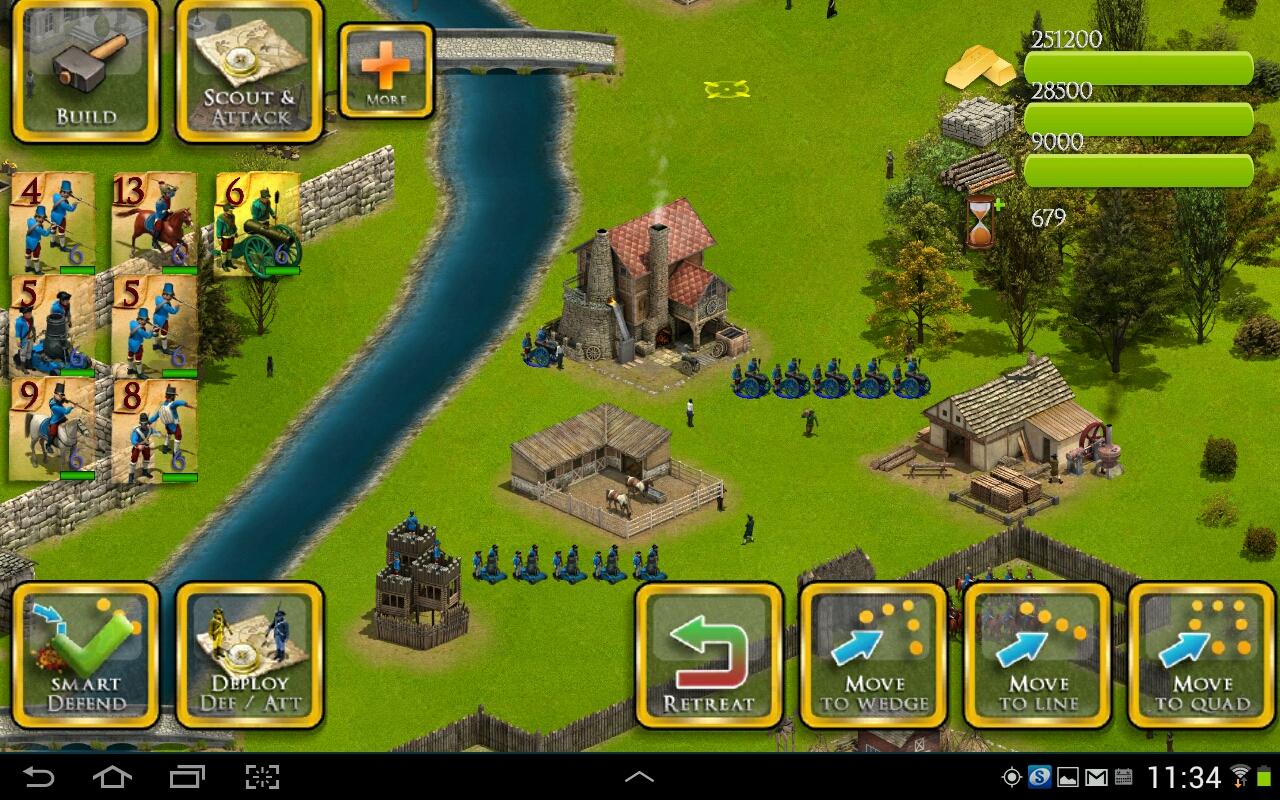
Task: Select the white-horse rider card numbered 9
Action: [52, 429]
